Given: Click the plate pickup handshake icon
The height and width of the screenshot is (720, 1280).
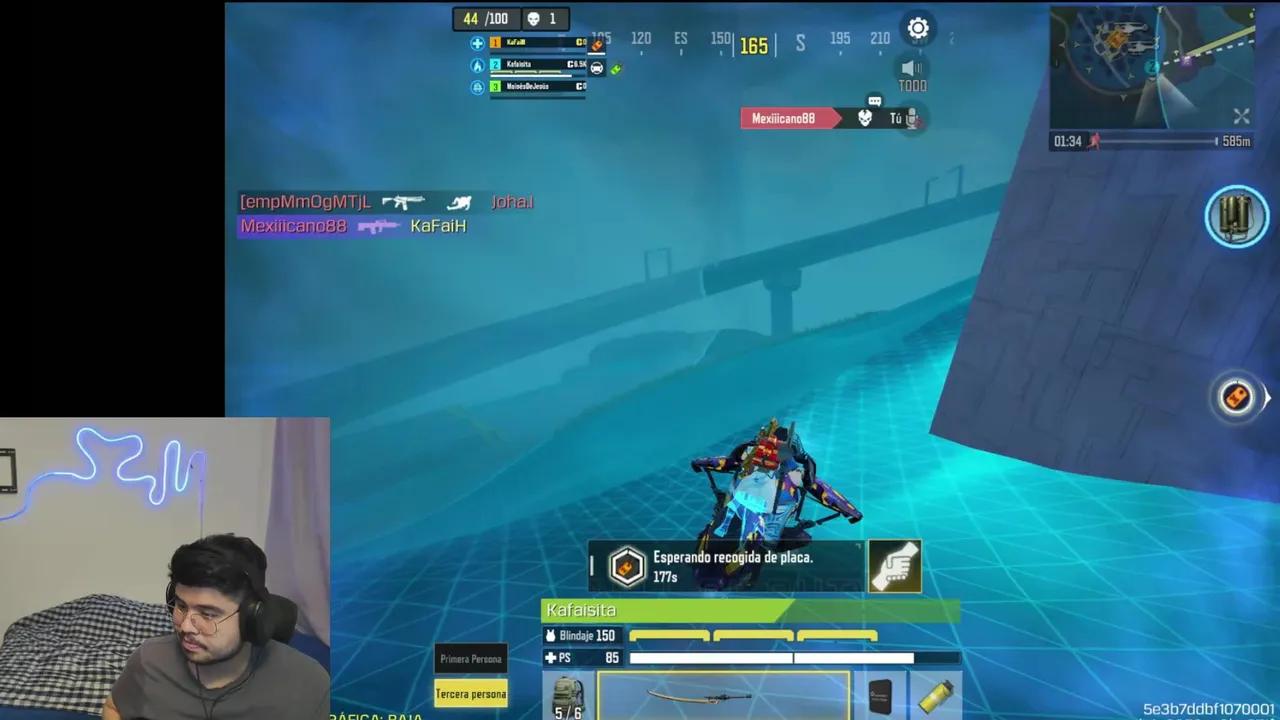Looking at the screenshot, I should coord(893,566).
